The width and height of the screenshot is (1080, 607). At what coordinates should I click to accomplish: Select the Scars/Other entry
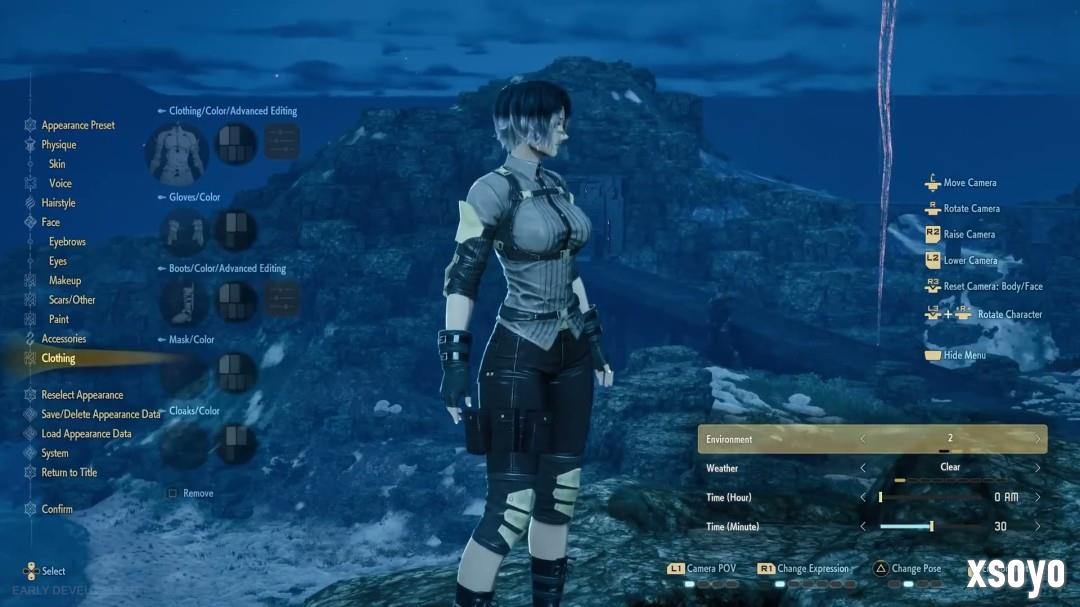tap(72, 300)
